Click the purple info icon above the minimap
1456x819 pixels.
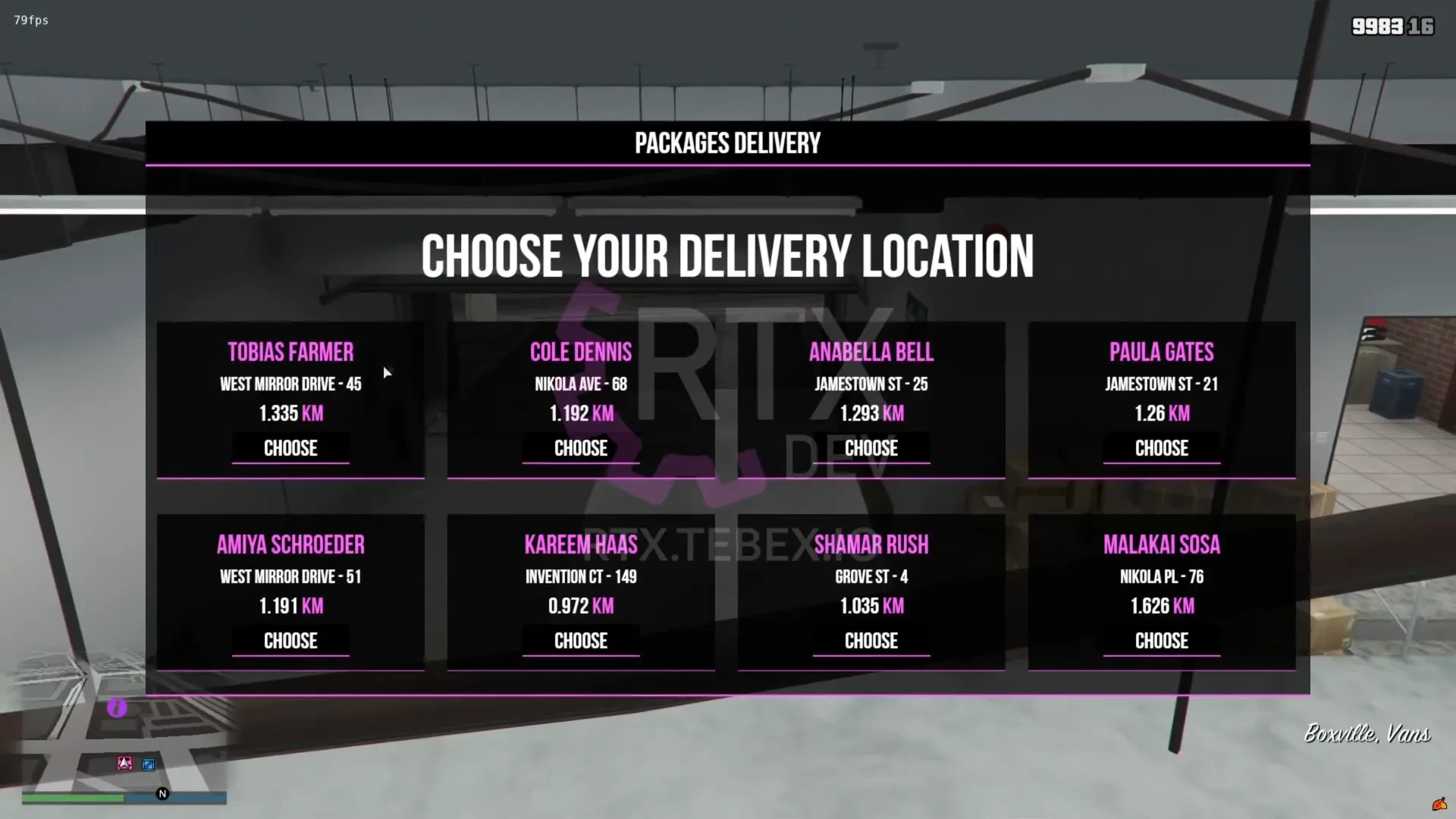[115, 708]
